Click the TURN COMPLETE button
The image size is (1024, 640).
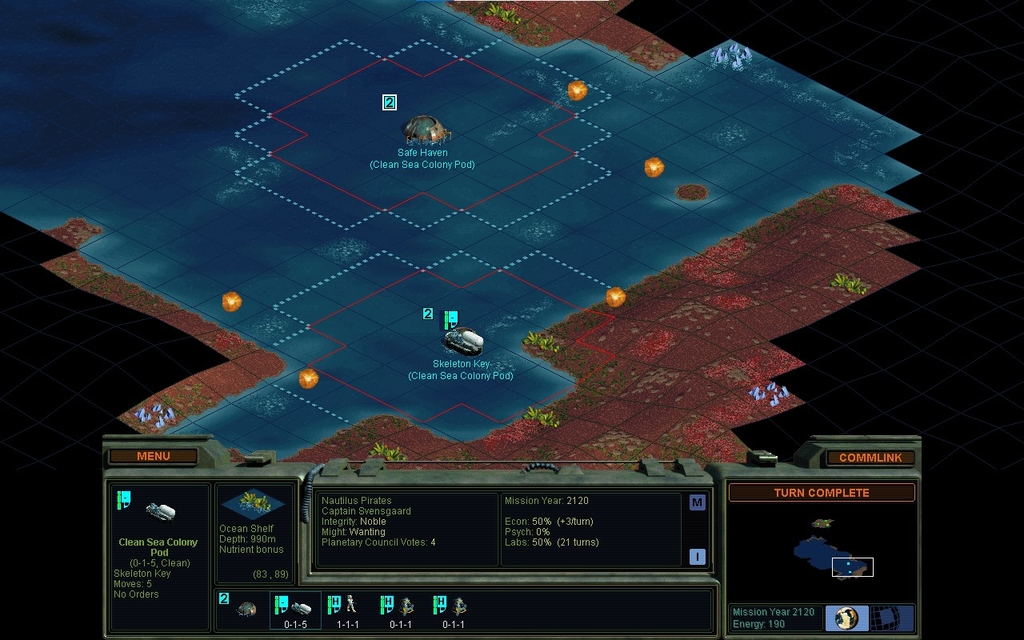coord(821,493)
